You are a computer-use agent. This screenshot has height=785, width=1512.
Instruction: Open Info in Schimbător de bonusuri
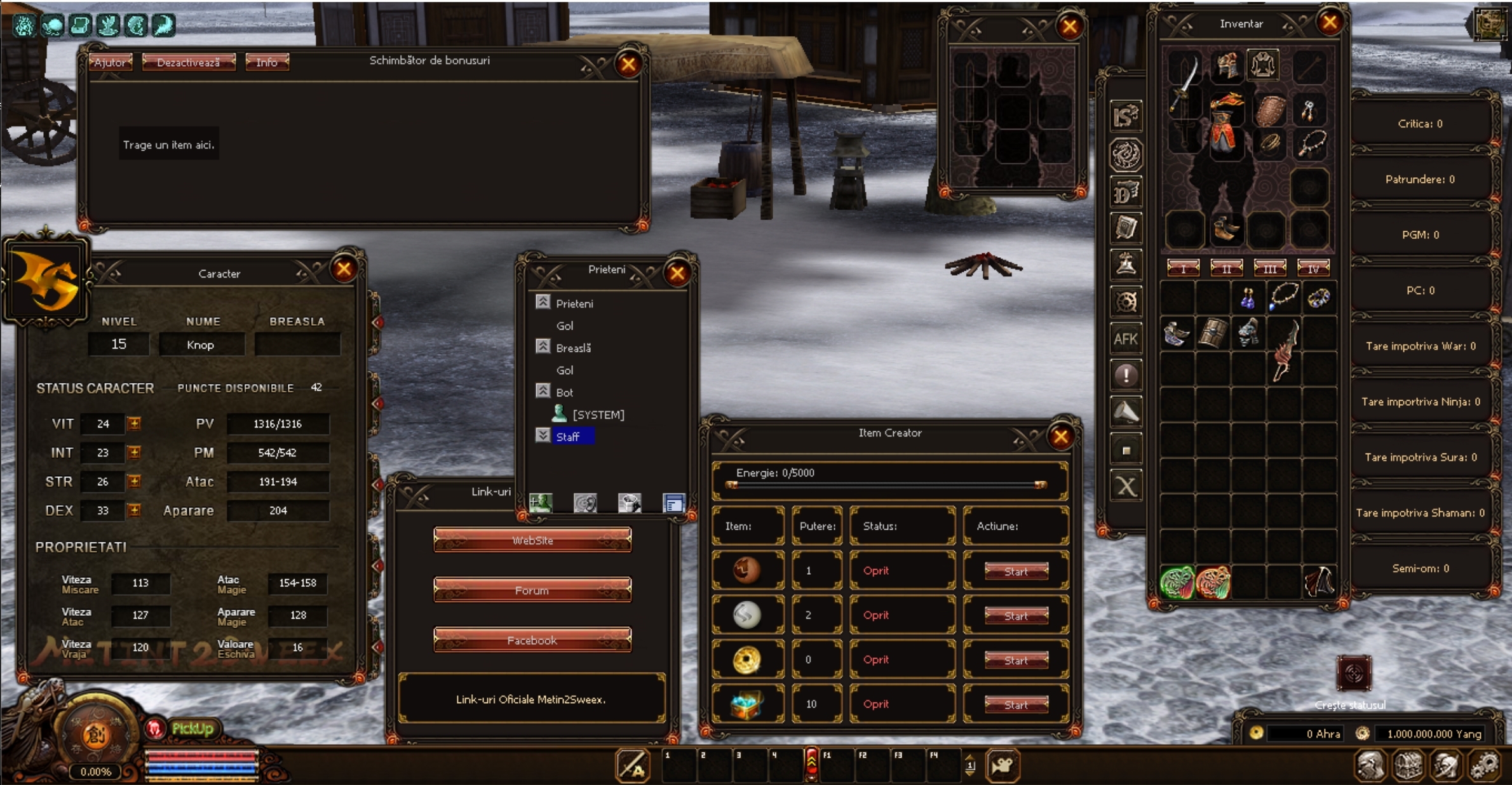tap(267, 62)
